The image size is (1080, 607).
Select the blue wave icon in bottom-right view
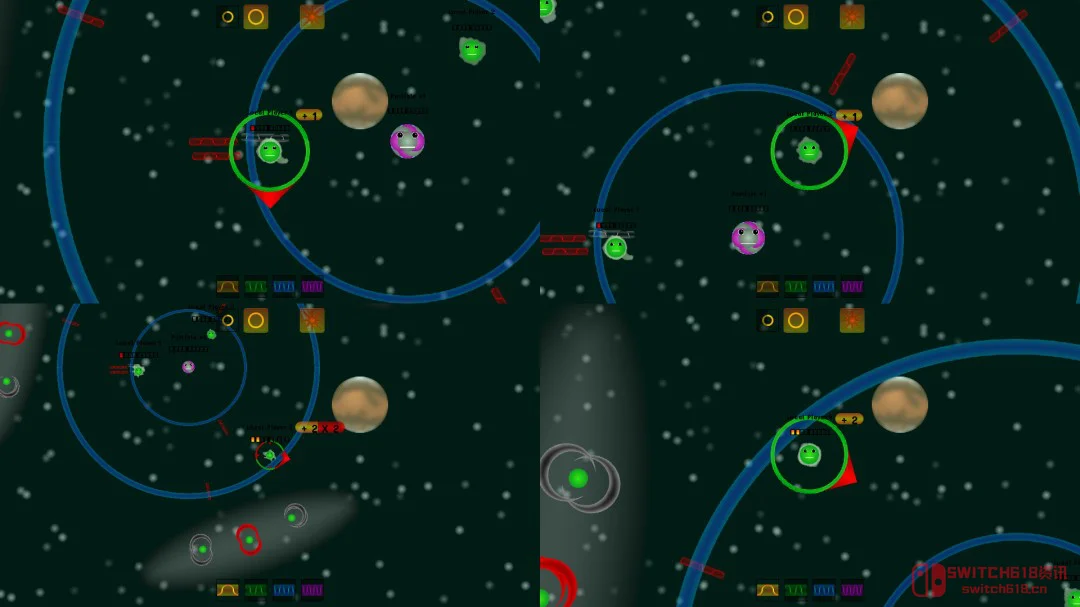point(824,590)
